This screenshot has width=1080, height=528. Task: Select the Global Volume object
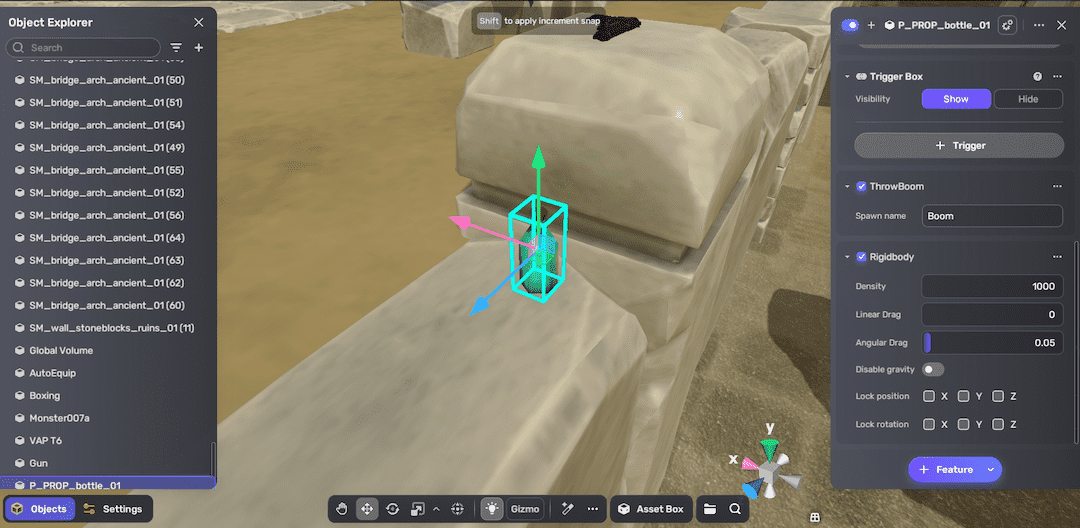pyautogui.click(x=61, y=350)
